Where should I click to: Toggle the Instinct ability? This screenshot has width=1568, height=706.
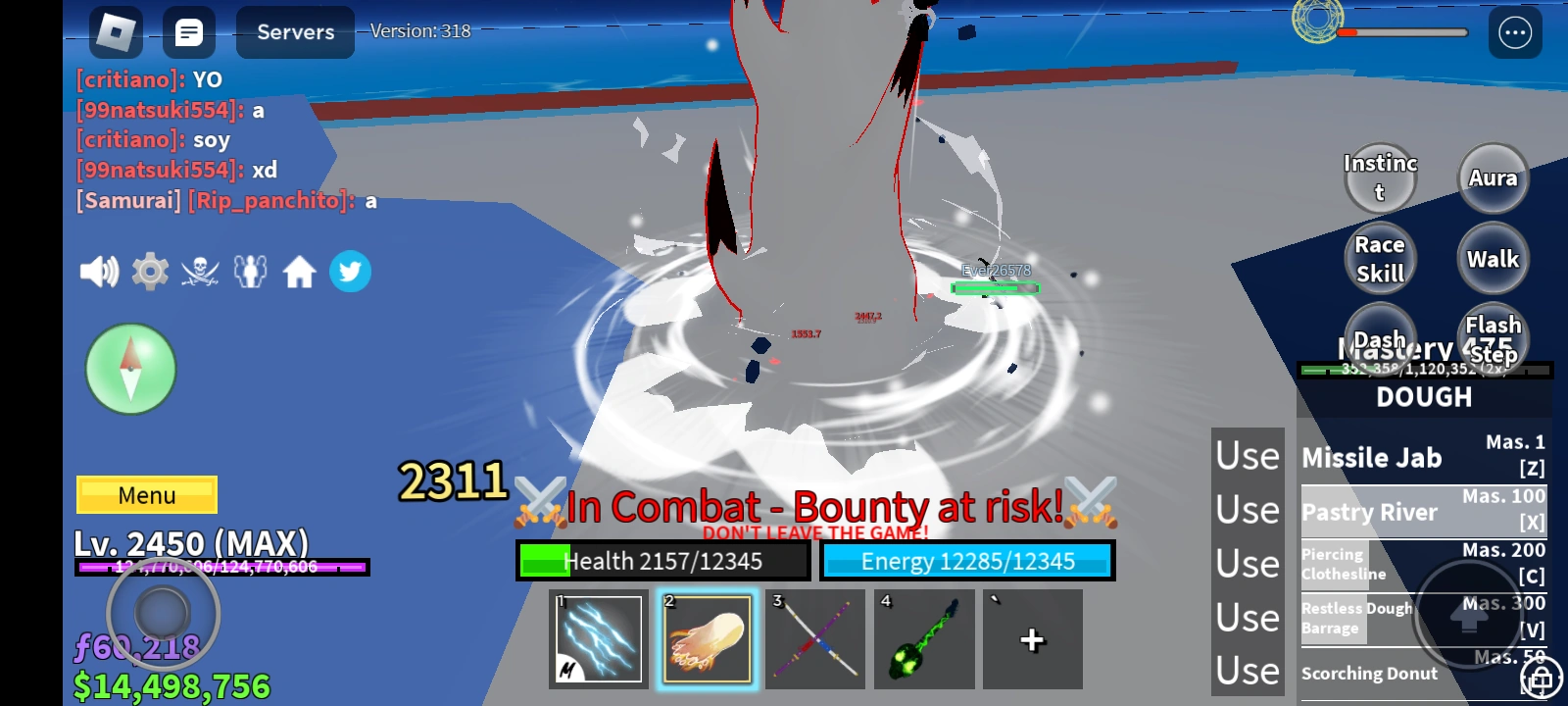[x=1380, y=178]
